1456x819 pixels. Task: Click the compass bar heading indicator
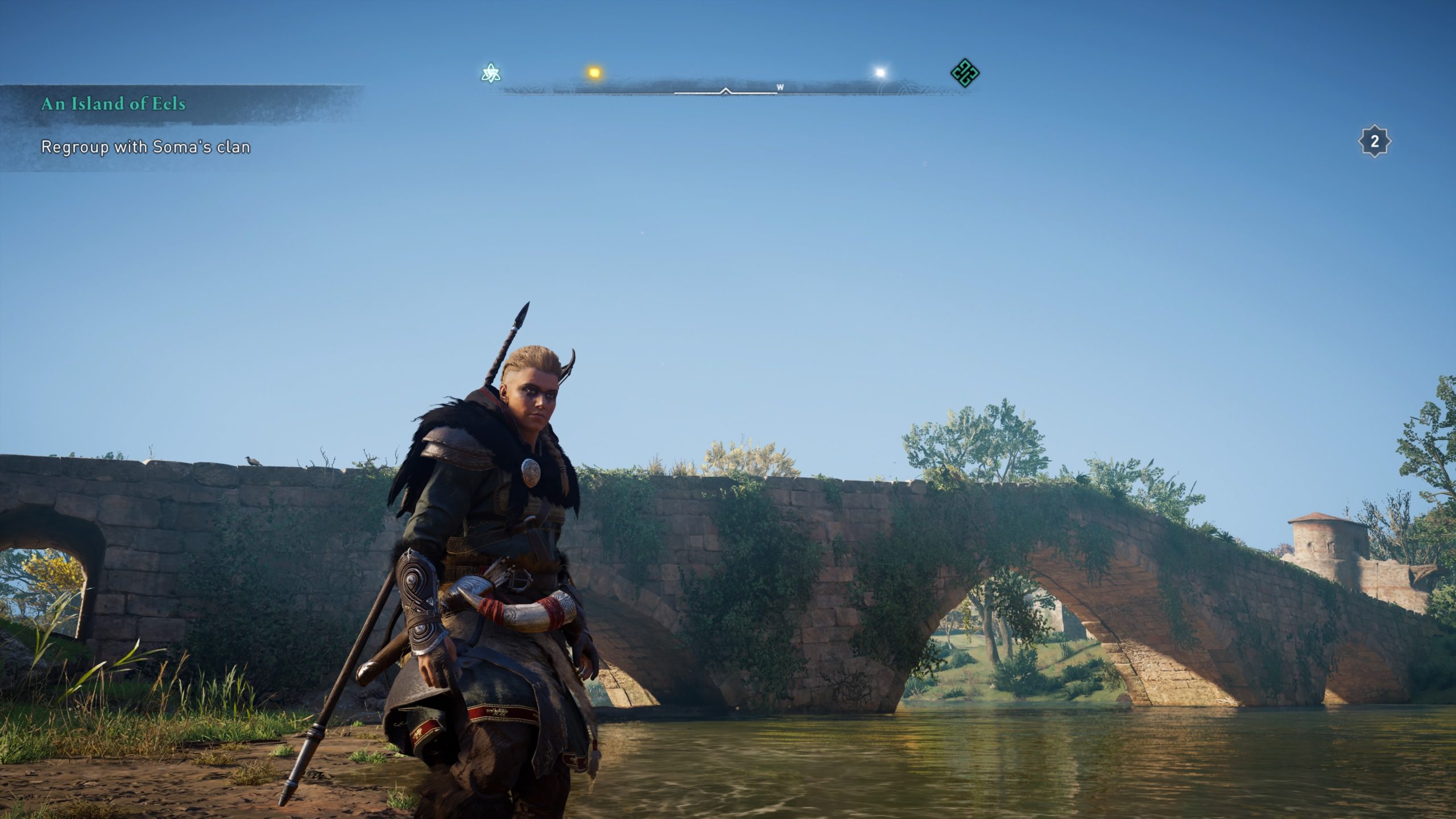(x=725, y=90)
